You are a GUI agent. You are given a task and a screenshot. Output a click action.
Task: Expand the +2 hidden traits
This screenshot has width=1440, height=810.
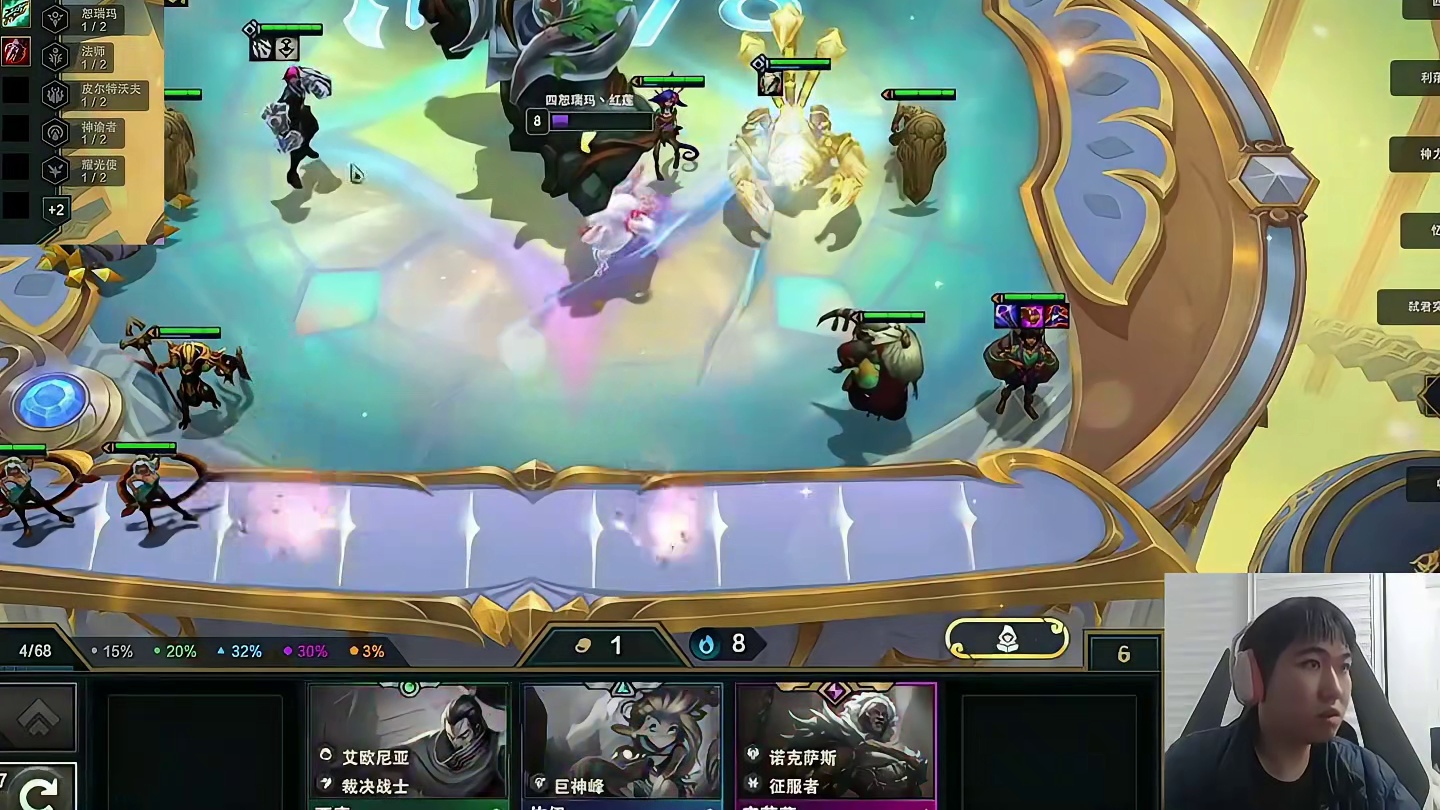56,209
